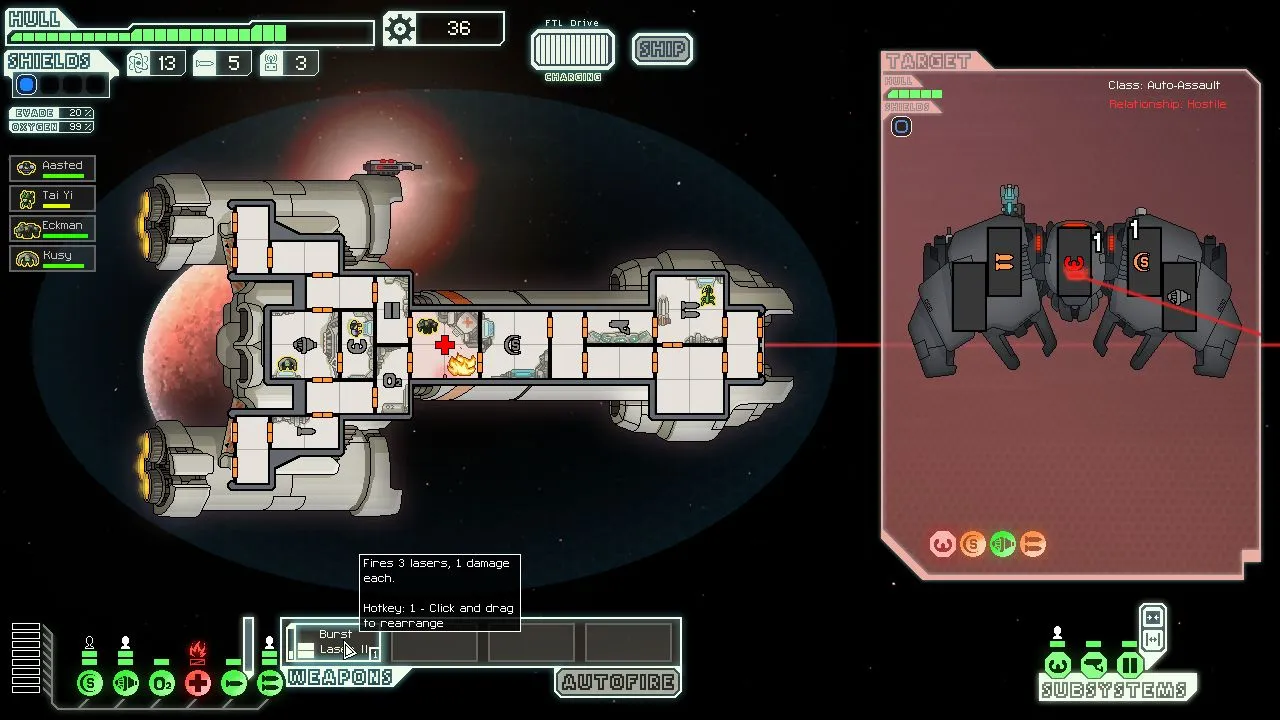Click the weapons system power icon
The image size is (1280, 720).
269,684
